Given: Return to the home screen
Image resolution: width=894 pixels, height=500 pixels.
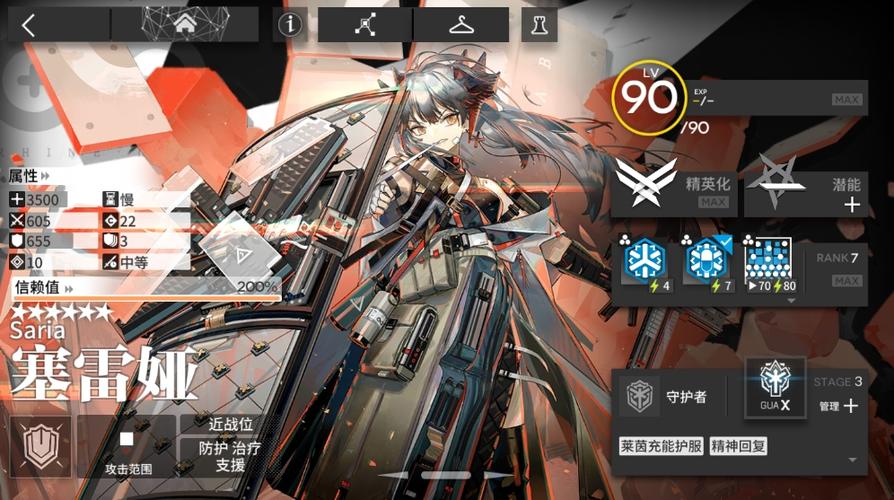Looking at the screenshot, I should tap(185, 25).
